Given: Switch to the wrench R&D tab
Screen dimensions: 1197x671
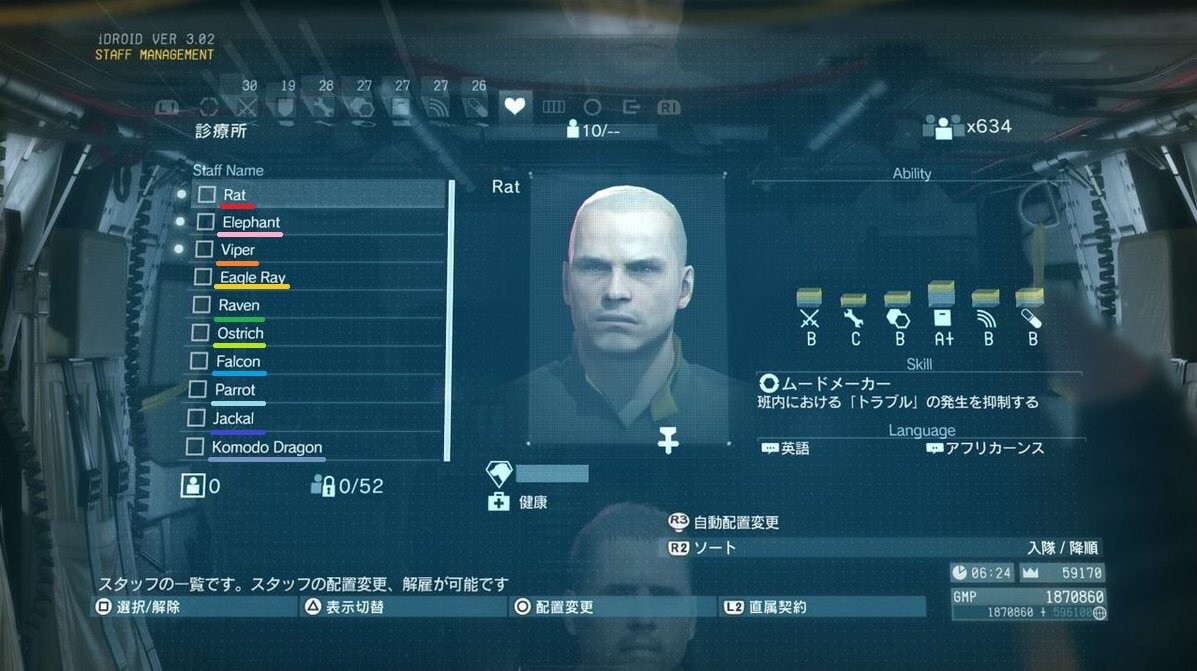Looking at the screenshot, I should point(325,106).
